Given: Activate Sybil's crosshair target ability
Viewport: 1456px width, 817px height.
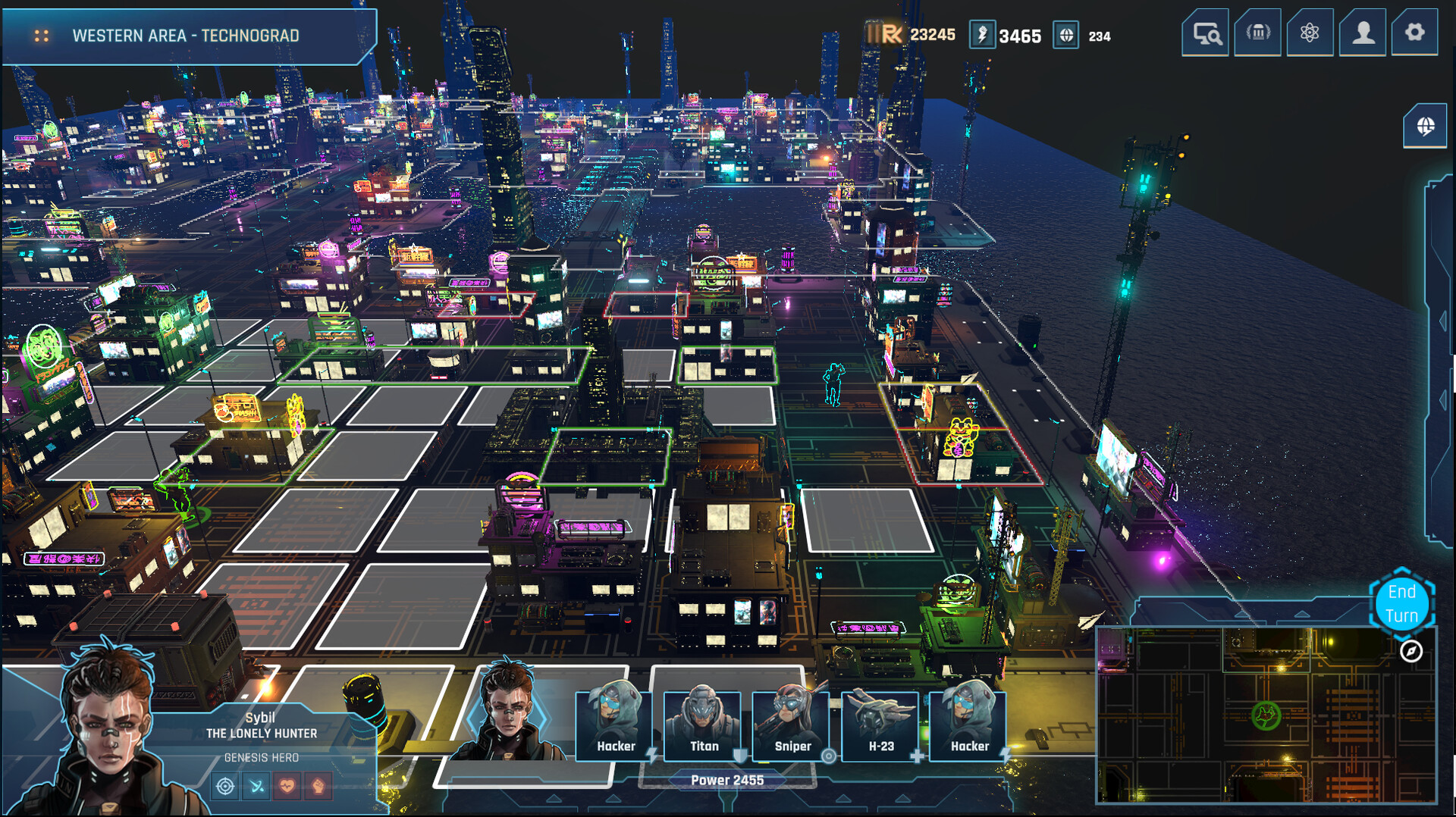Looking at the screenshot, I should [x=225, y=786].
